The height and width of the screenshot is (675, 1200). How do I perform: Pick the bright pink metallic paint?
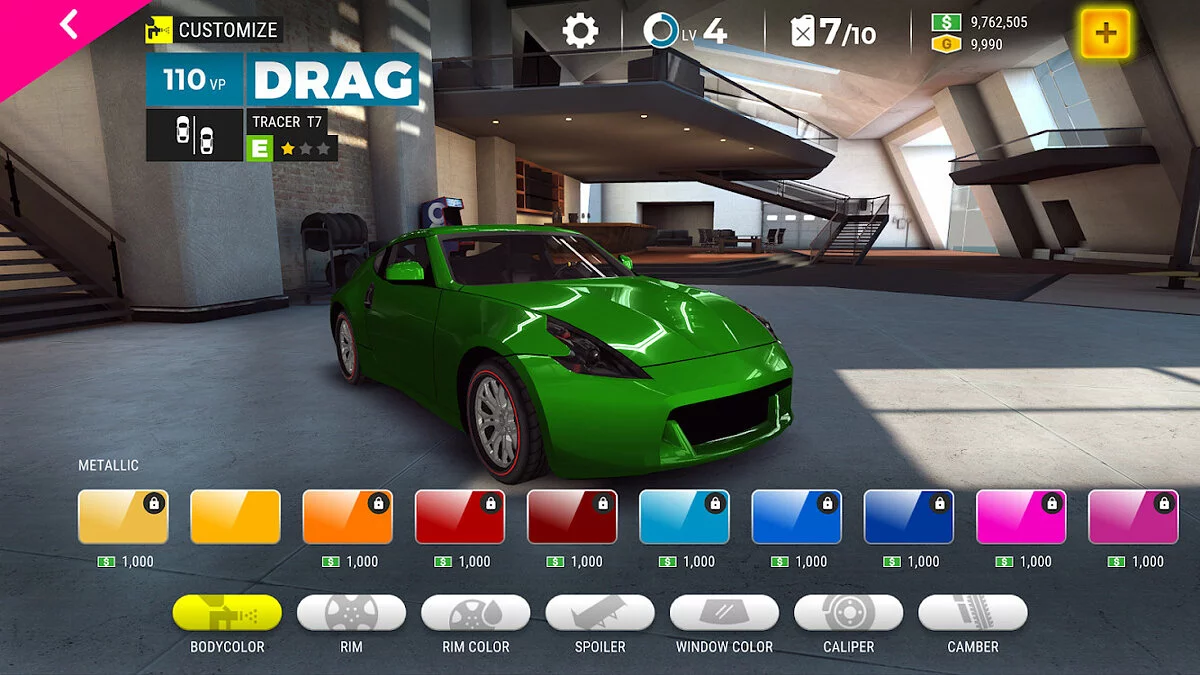click(x=1021, y=517)
